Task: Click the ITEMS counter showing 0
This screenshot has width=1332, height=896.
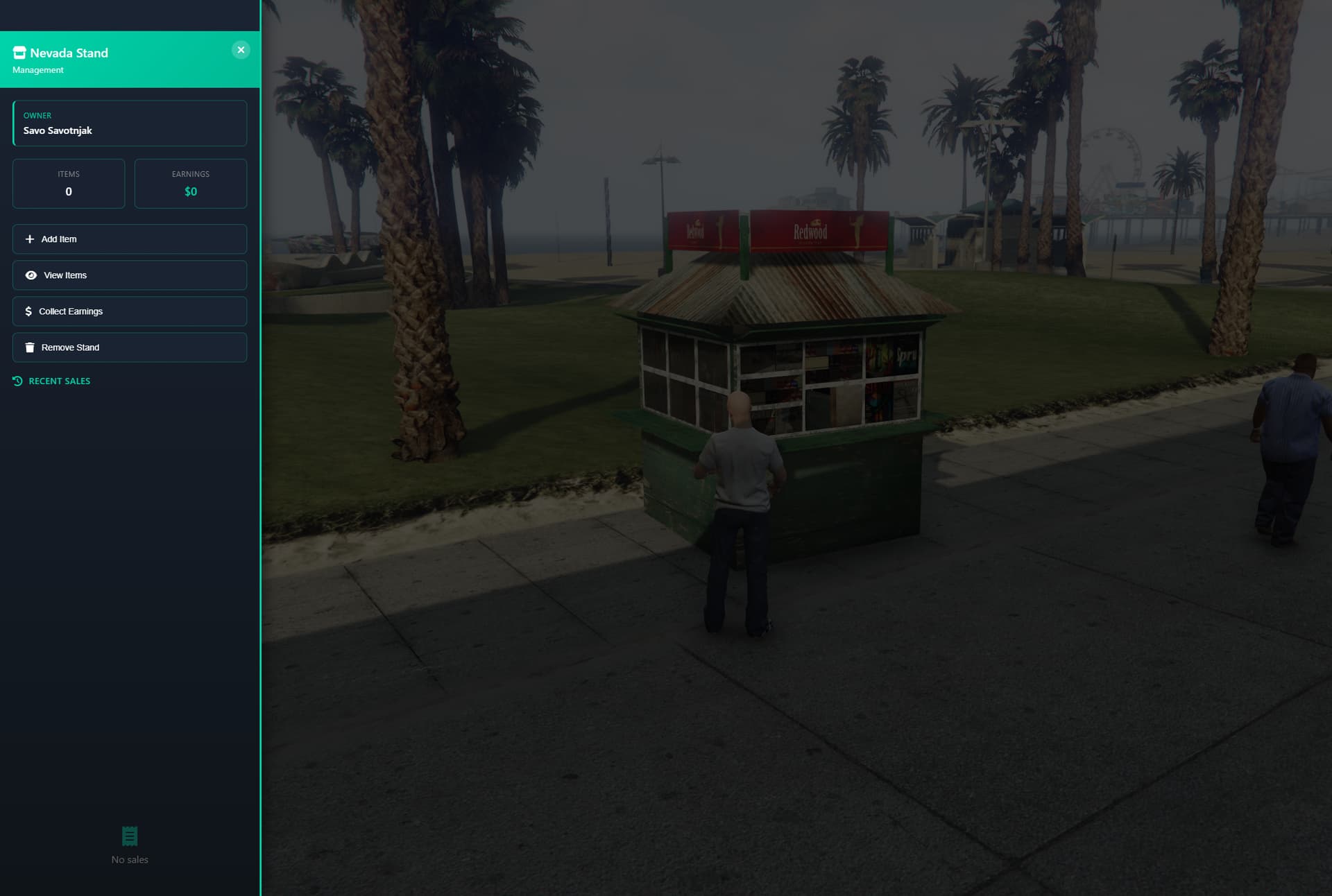Action: (x=68, y=183)
